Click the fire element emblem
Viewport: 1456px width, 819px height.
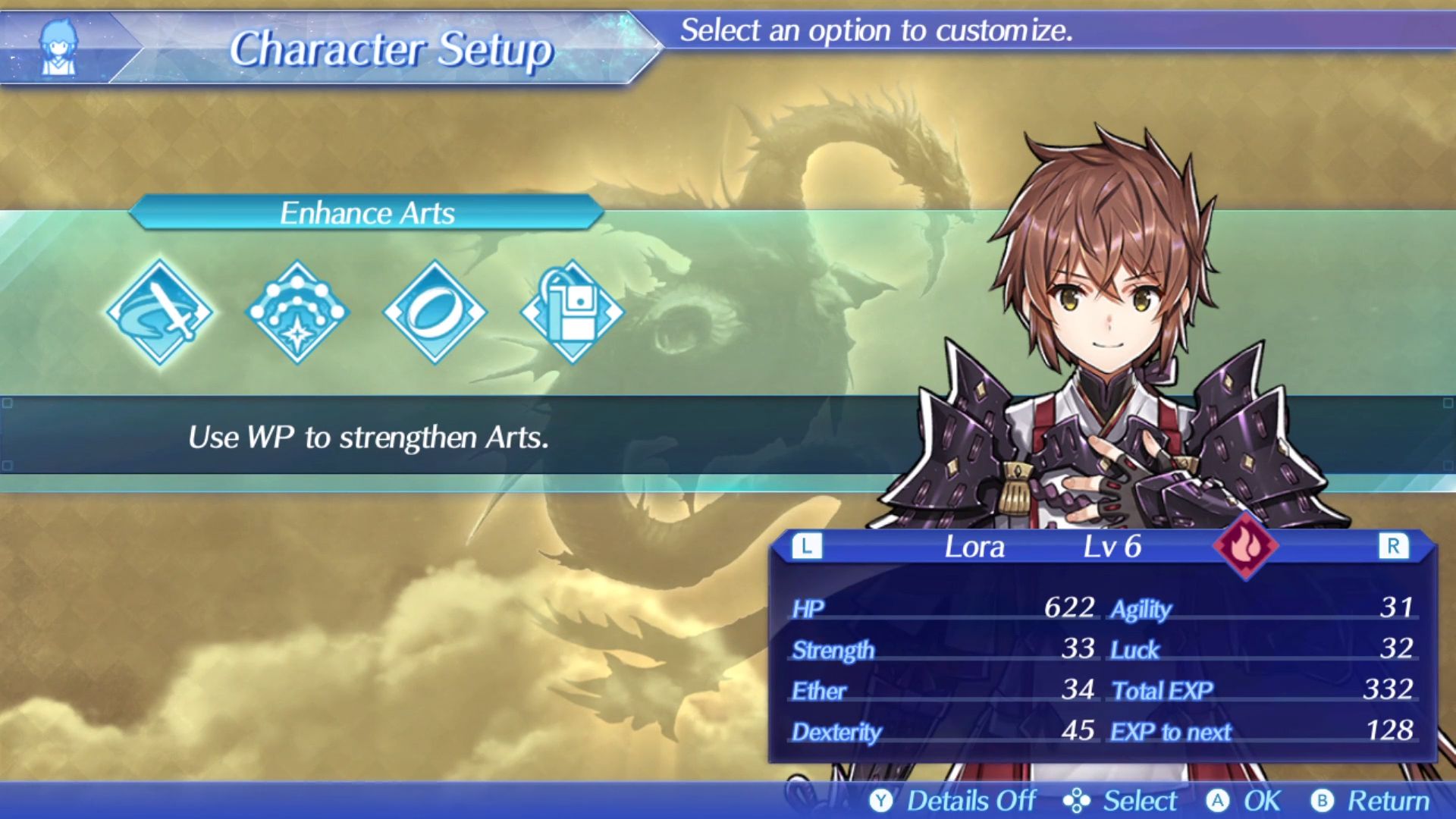click(1244, 546)
